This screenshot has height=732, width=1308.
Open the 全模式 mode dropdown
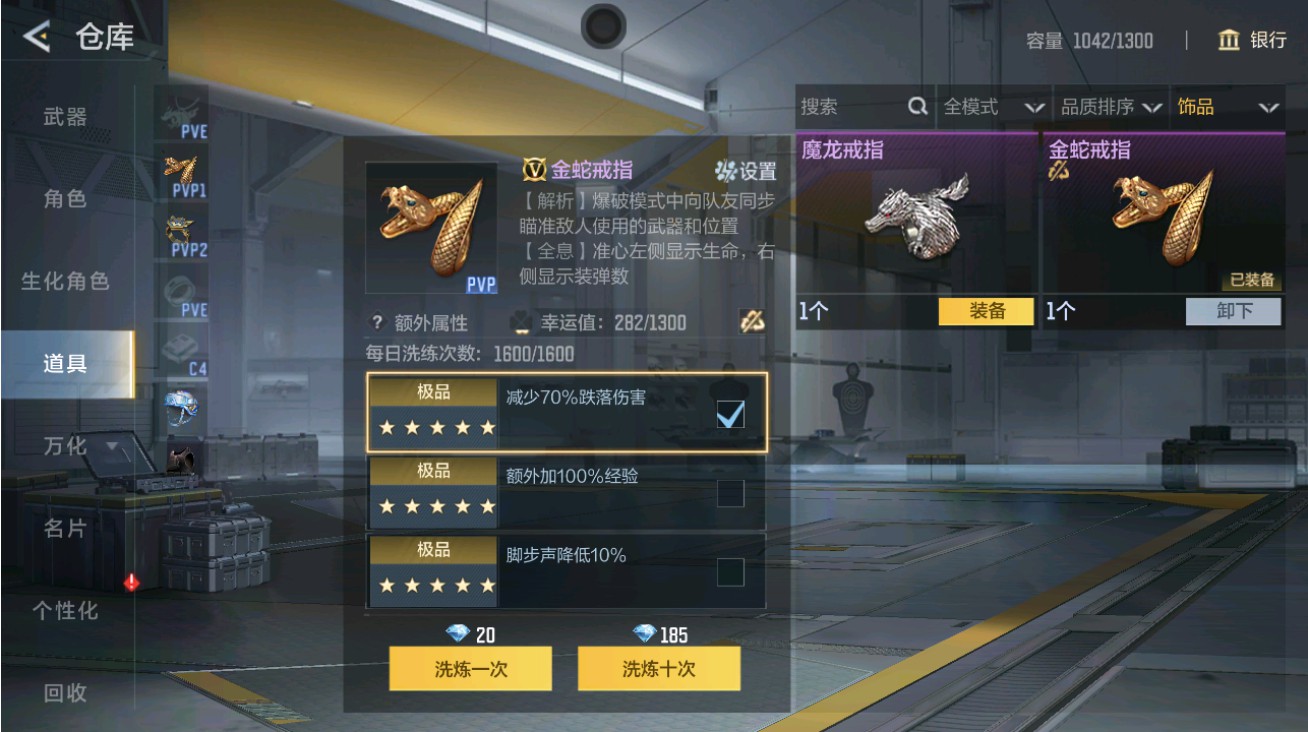991,105
